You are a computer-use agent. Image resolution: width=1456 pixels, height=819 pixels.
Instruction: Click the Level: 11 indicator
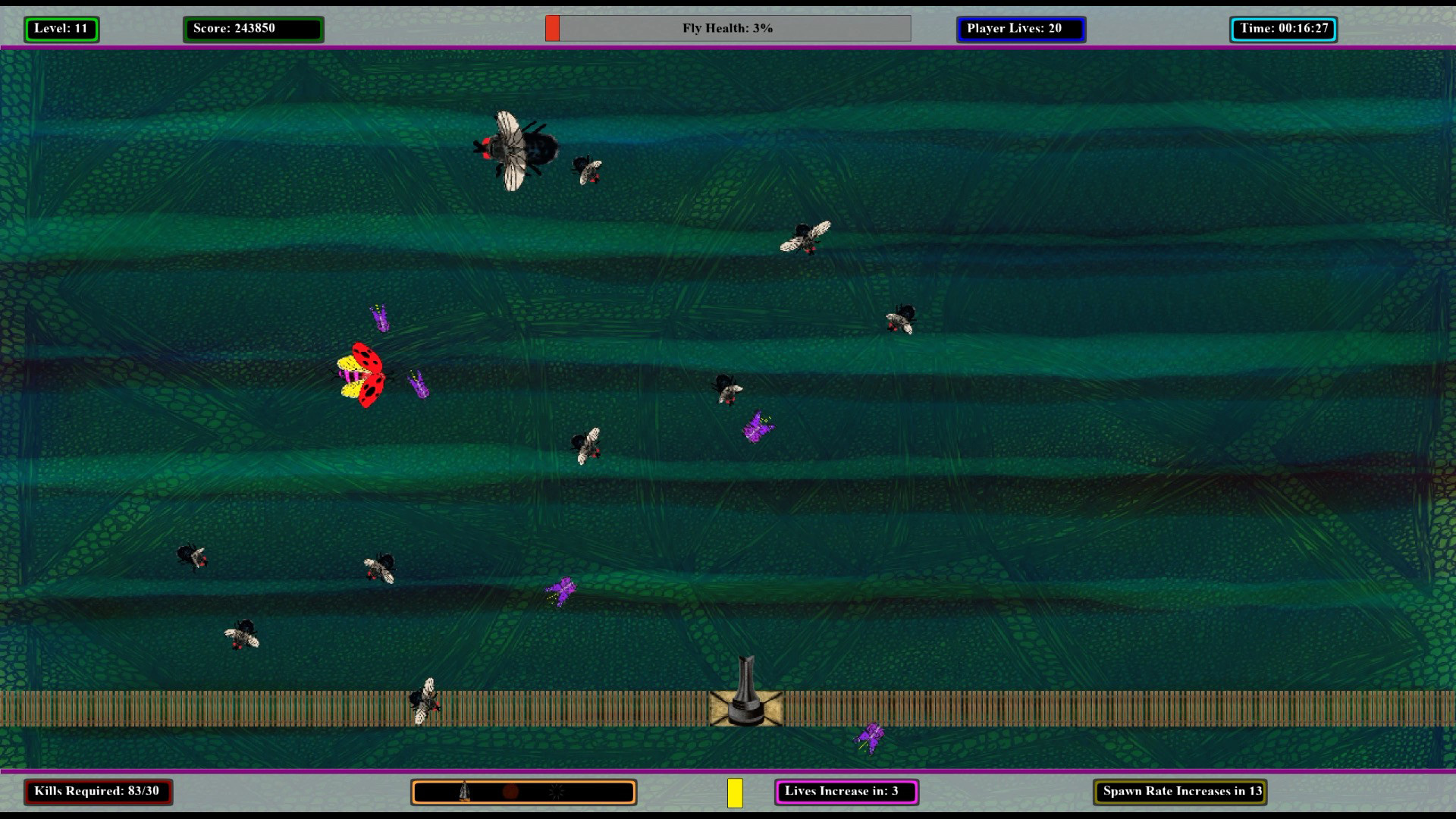pyautogui.click(x=61, y=29)
